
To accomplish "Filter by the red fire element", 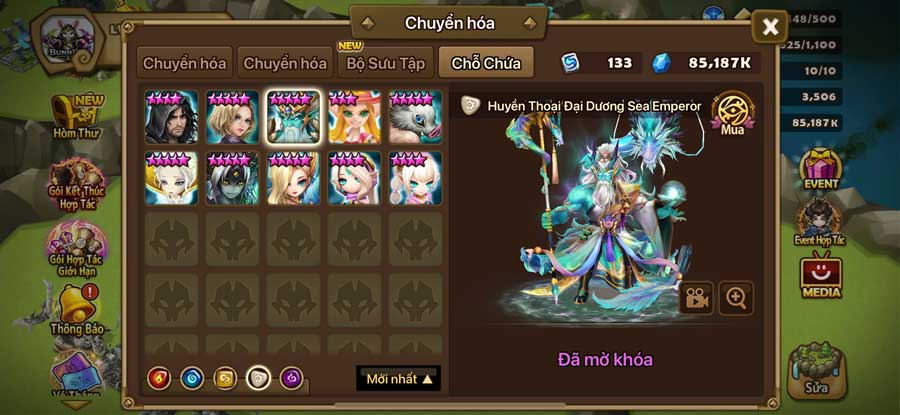I will tap(160, 379).
